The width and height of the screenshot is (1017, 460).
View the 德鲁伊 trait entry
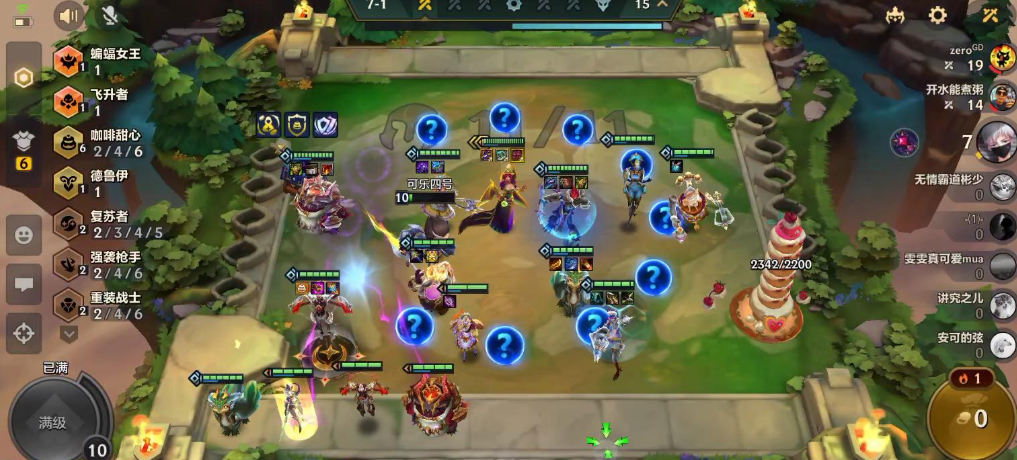(x=98, y=184)
